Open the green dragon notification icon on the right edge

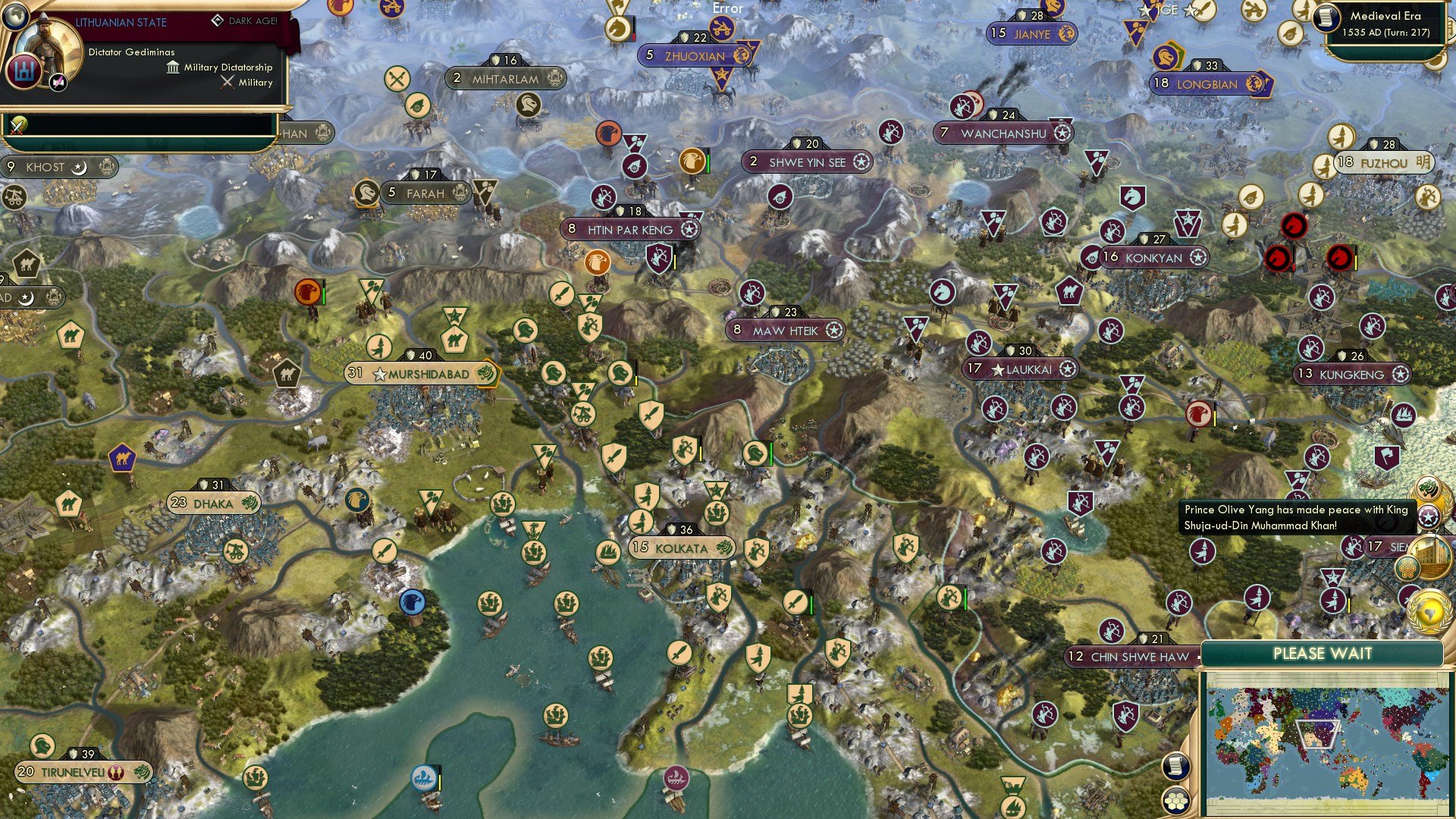click(1426, 488)
